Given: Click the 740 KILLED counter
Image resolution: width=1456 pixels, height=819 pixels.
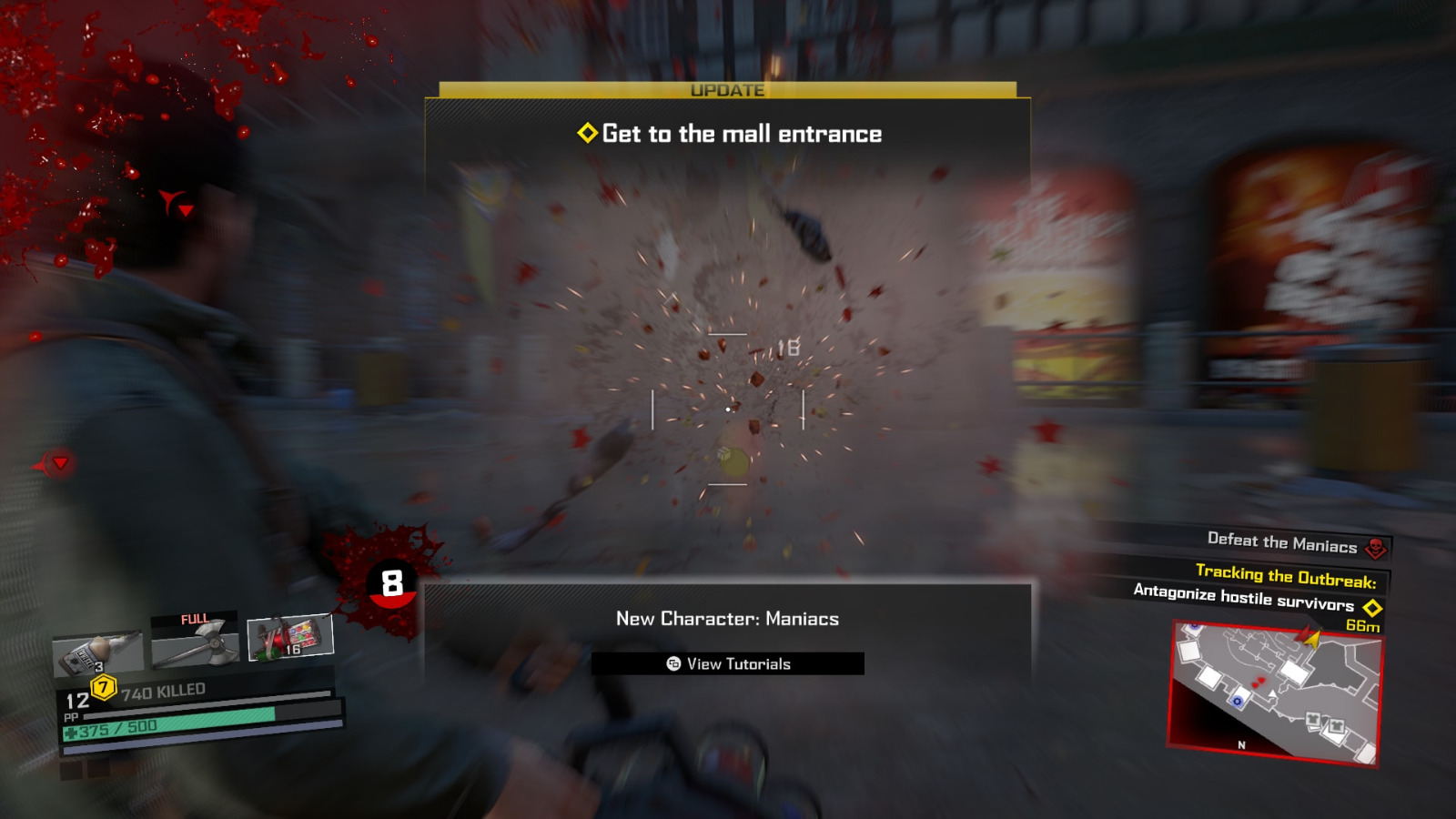Looking at the screenshot, I should [x=162, y=690].
